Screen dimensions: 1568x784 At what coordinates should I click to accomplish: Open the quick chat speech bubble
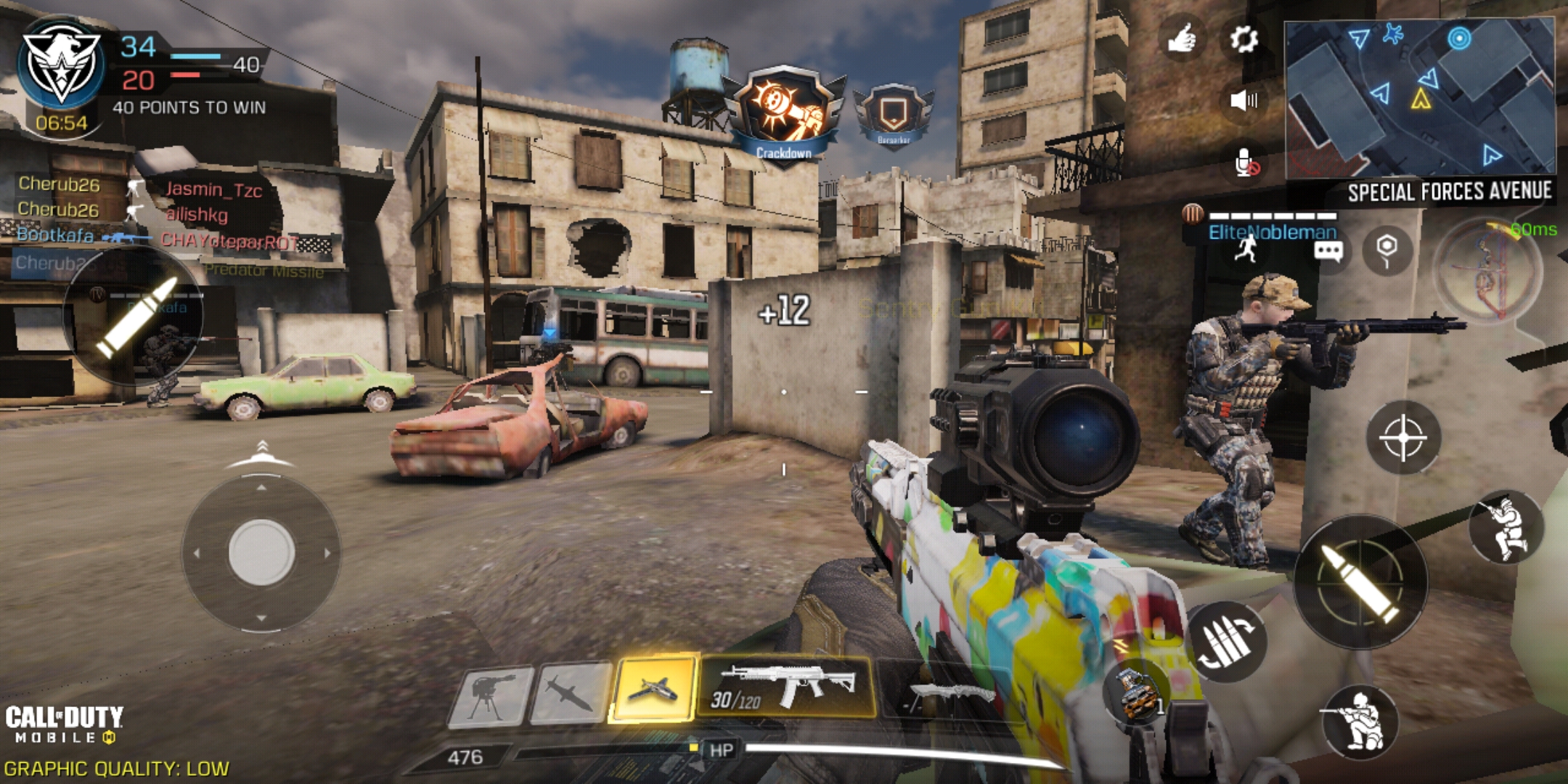tap(1328, 252)
